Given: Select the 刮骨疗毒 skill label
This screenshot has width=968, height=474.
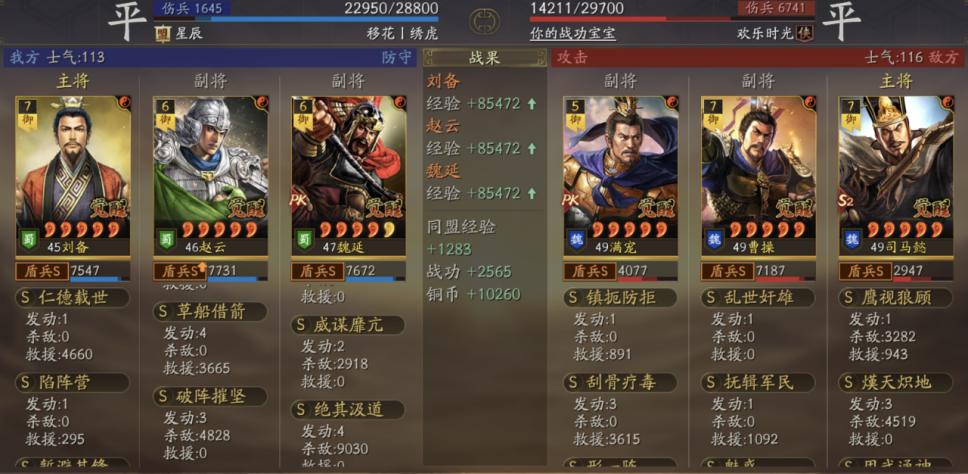Looking at the screenshot, I should [x=620, y=382].
